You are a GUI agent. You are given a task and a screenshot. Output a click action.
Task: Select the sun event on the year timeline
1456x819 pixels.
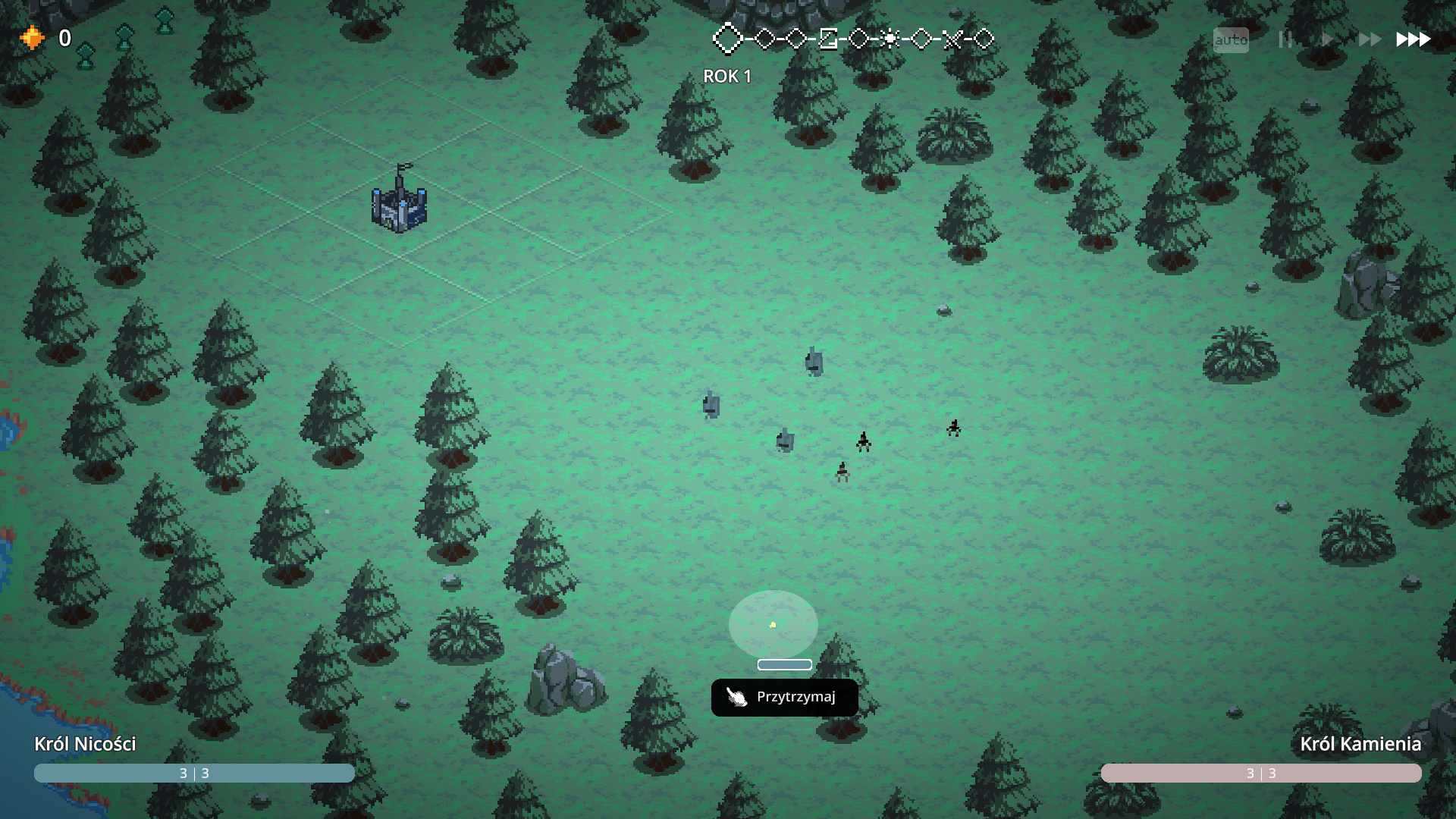coord(890,39)
